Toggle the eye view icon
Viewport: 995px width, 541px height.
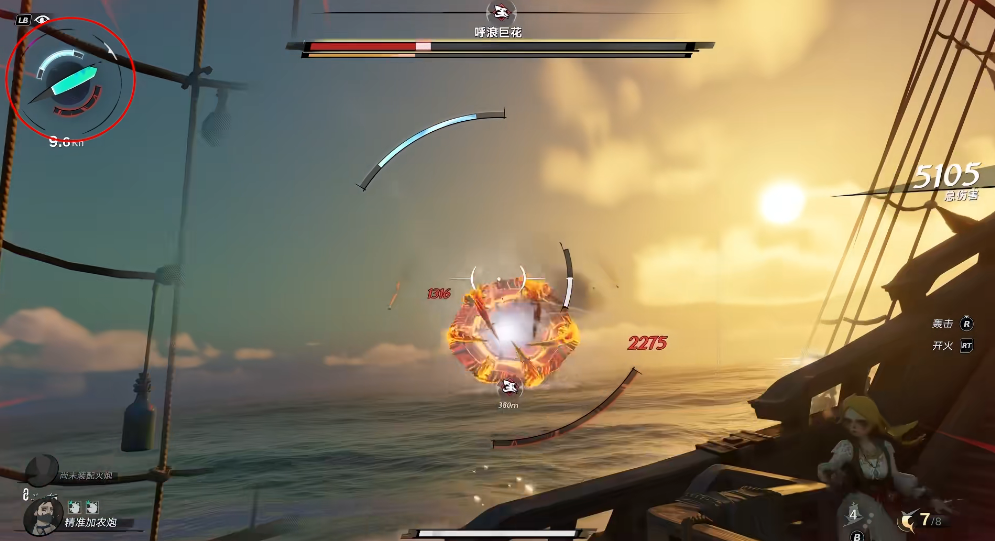click(x=42, y=19)
